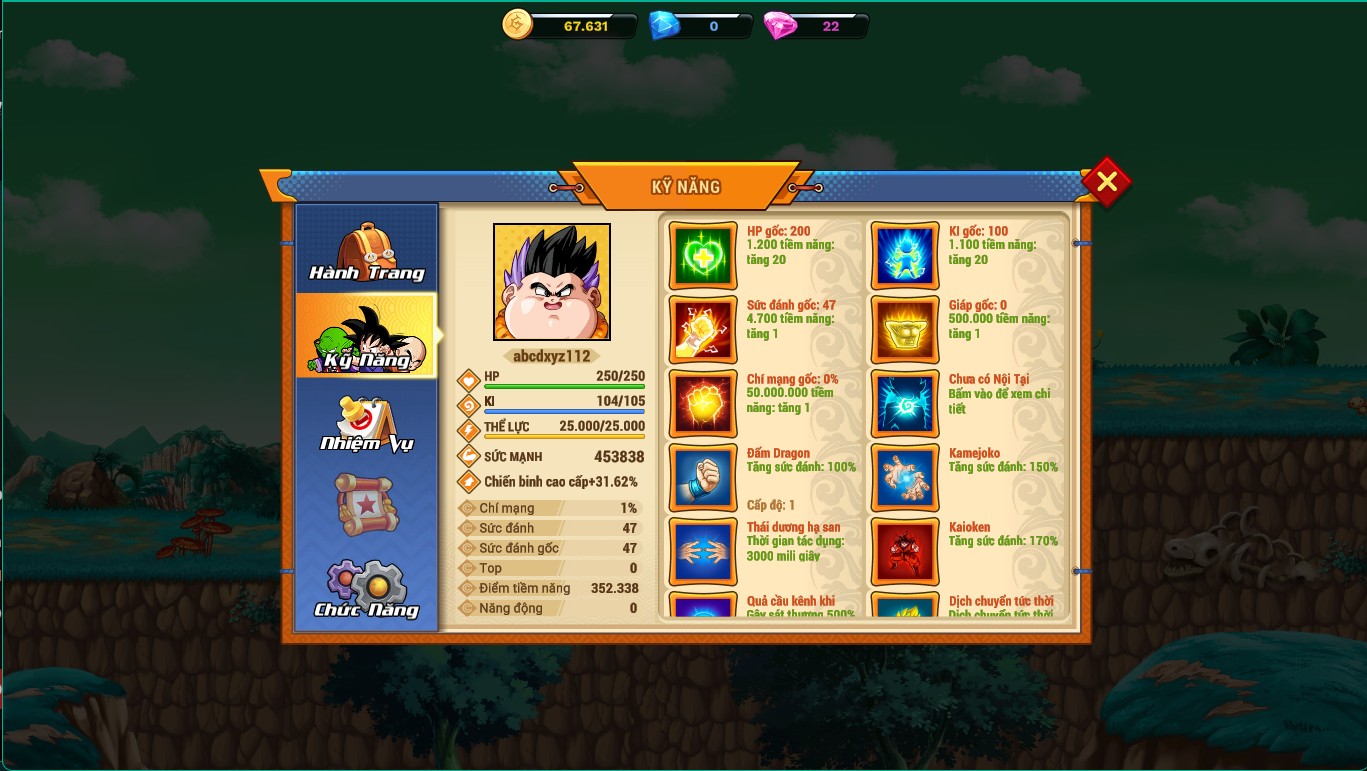Image resolution: width=1367 pixels, height=771 pixels.
Task: View Nội Tại details icon
Action: tap(905, 404)
